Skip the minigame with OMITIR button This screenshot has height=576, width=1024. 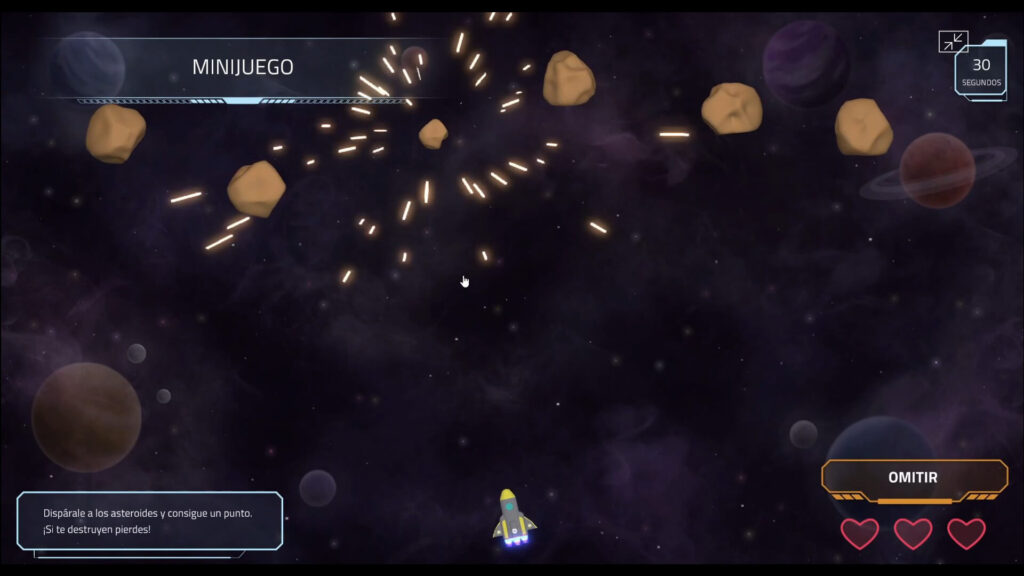(x=913, y=478)
